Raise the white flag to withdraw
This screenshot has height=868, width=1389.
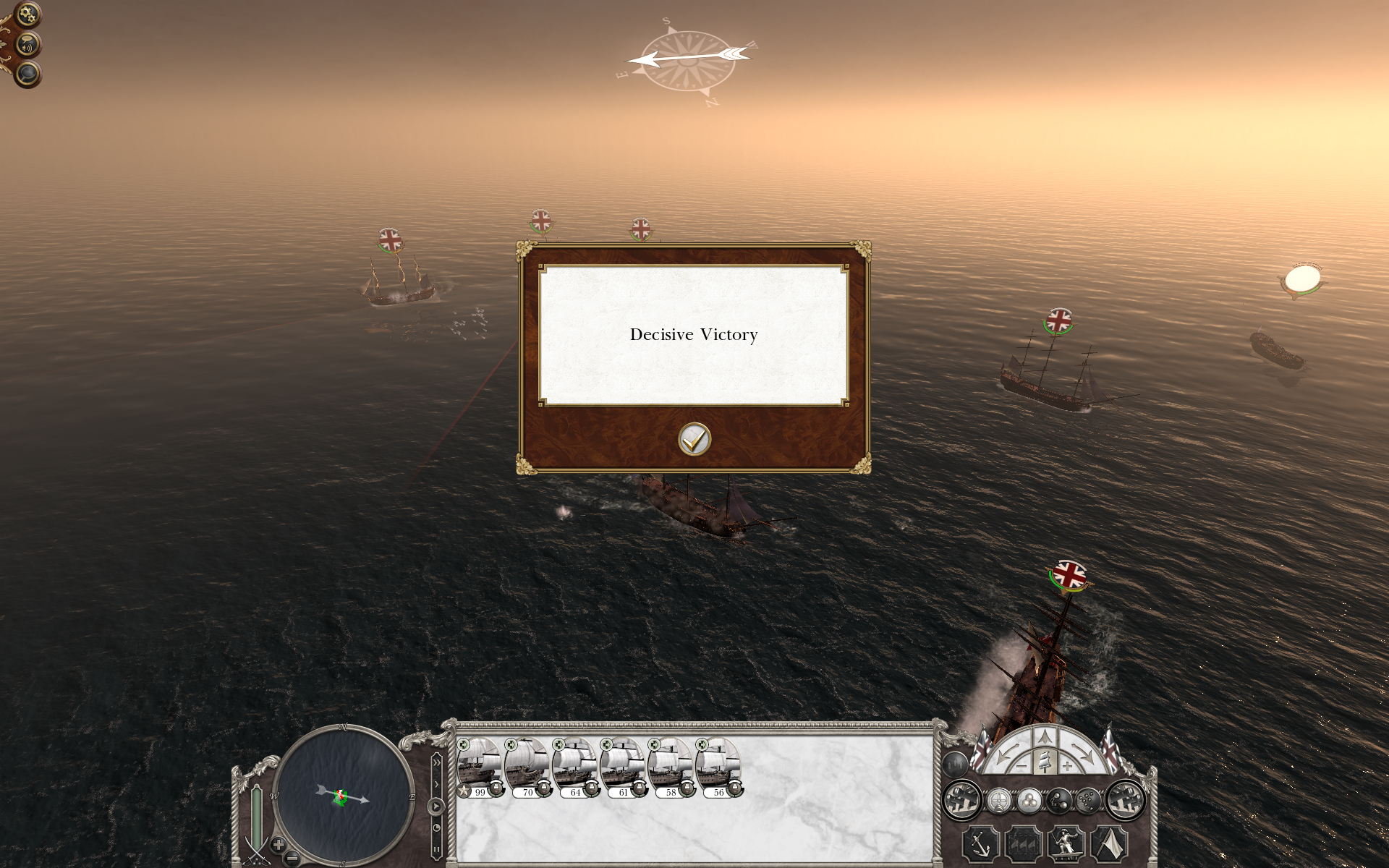(1109, 845)
